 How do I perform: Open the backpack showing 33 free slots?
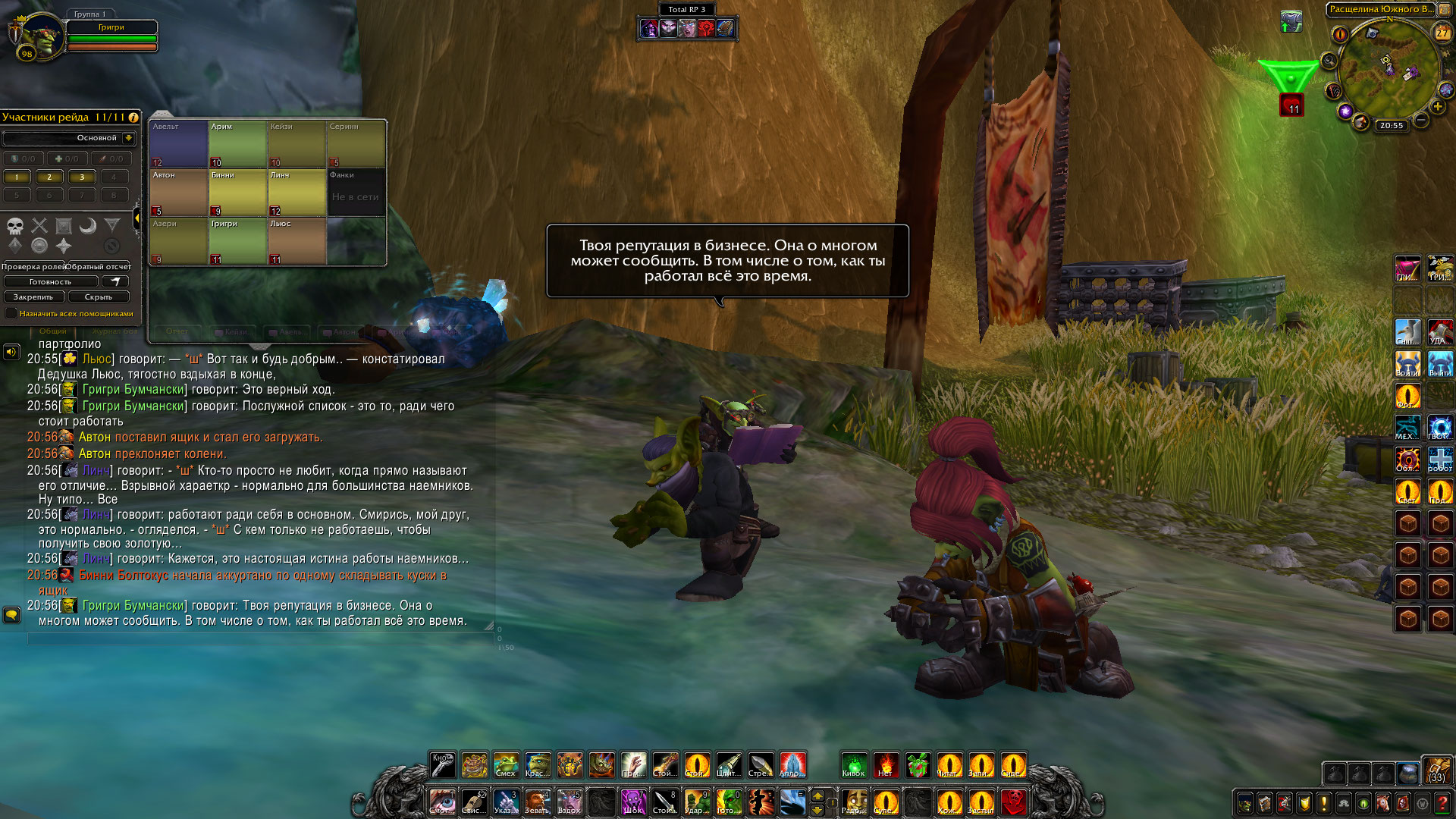tap(1436, 770)
